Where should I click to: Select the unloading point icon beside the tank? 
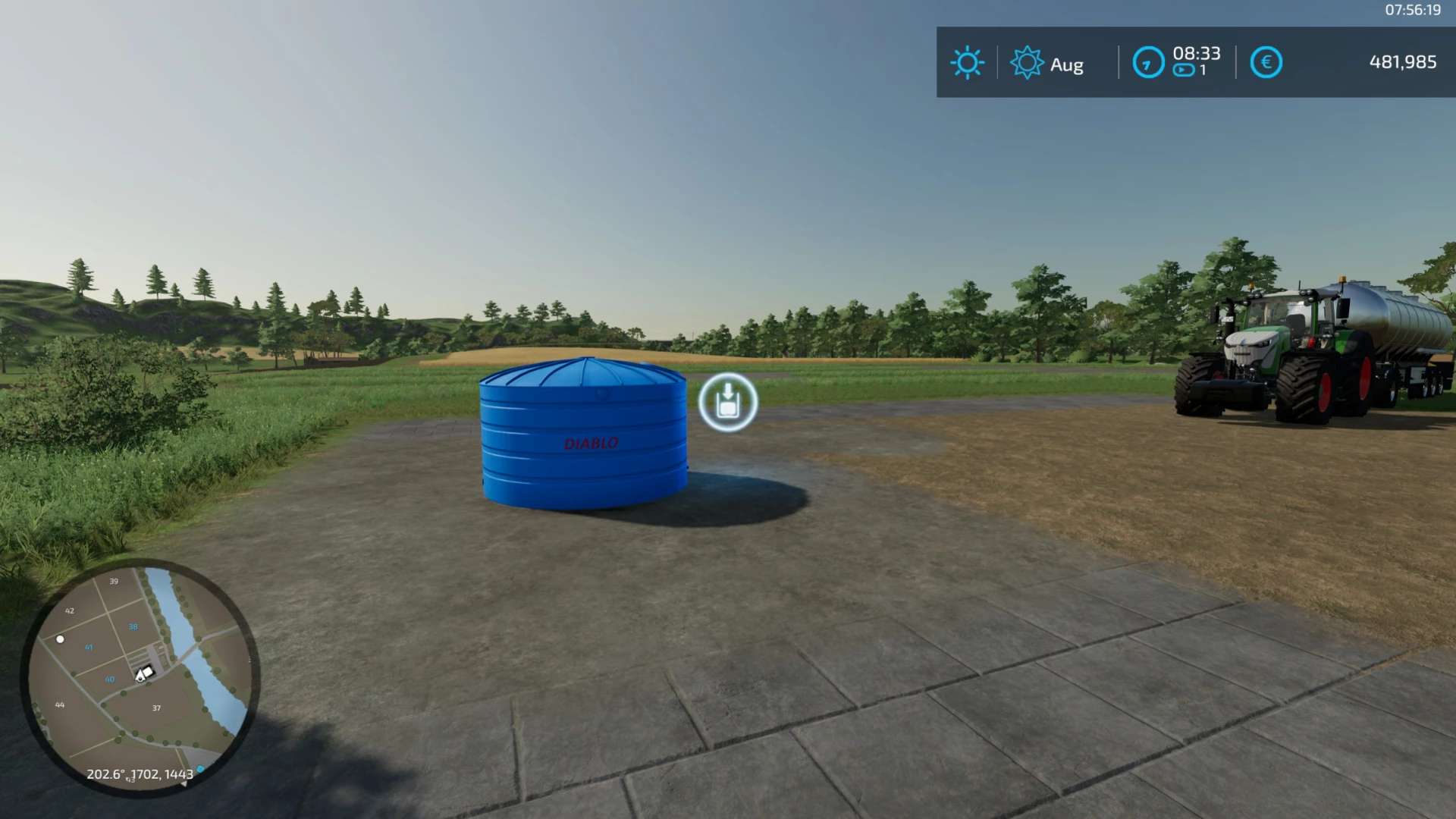coord(728,403)
